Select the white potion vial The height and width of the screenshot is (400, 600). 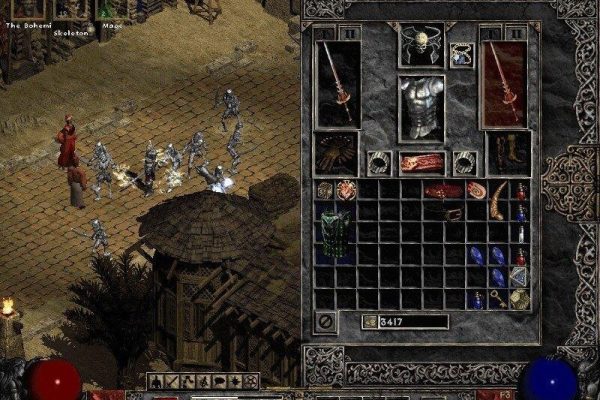tap(520, 232)
